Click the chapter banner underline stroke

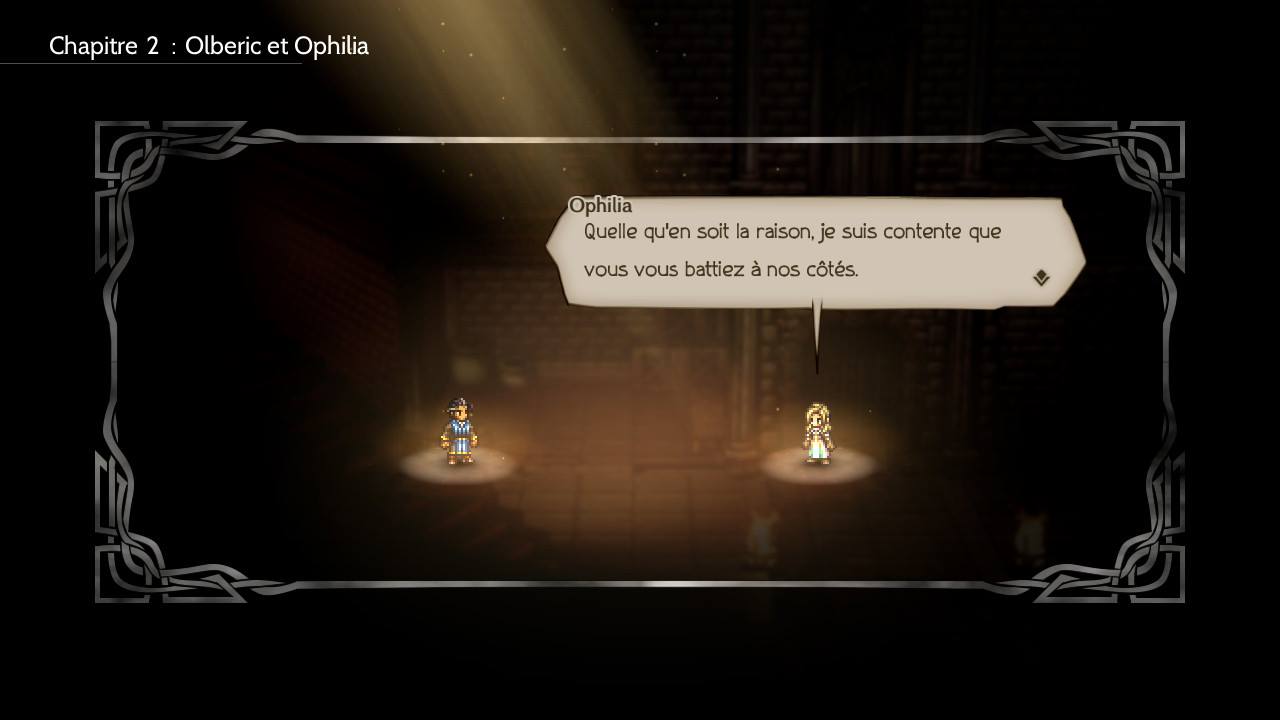(x=150, y=62)
